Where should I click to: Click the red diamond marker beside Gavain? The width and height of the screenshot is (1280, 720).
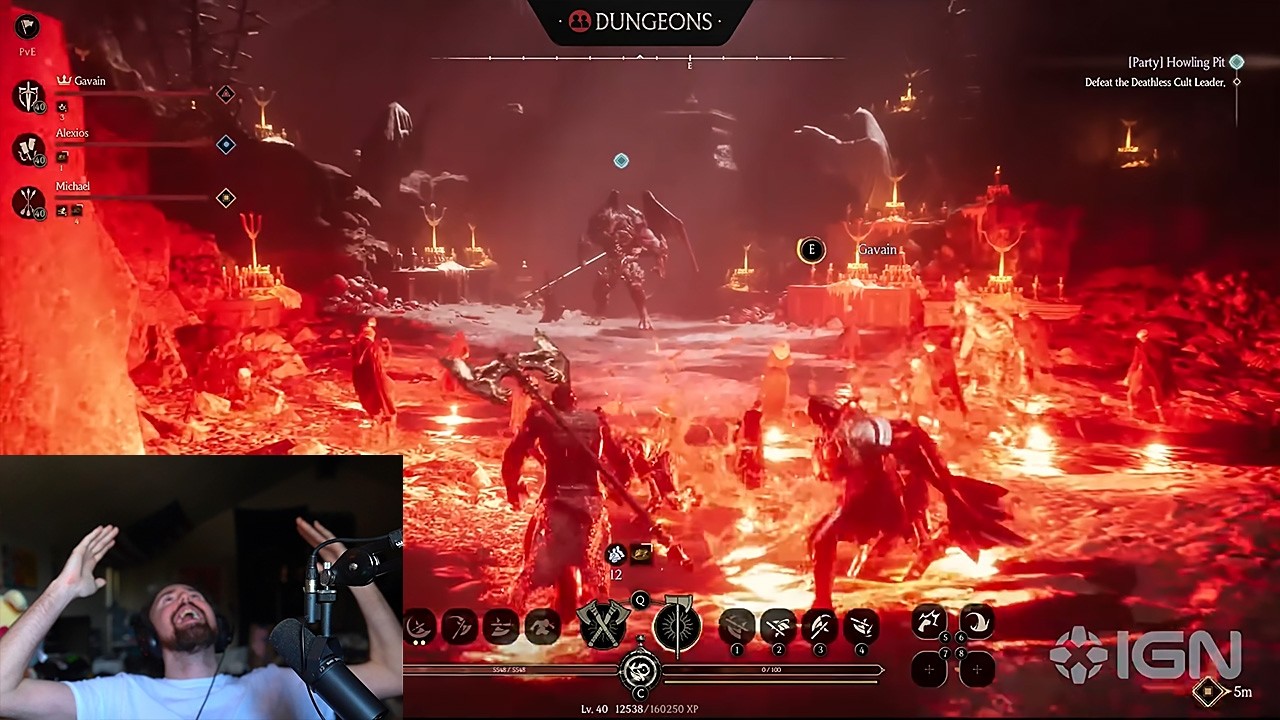pos(226,94)
